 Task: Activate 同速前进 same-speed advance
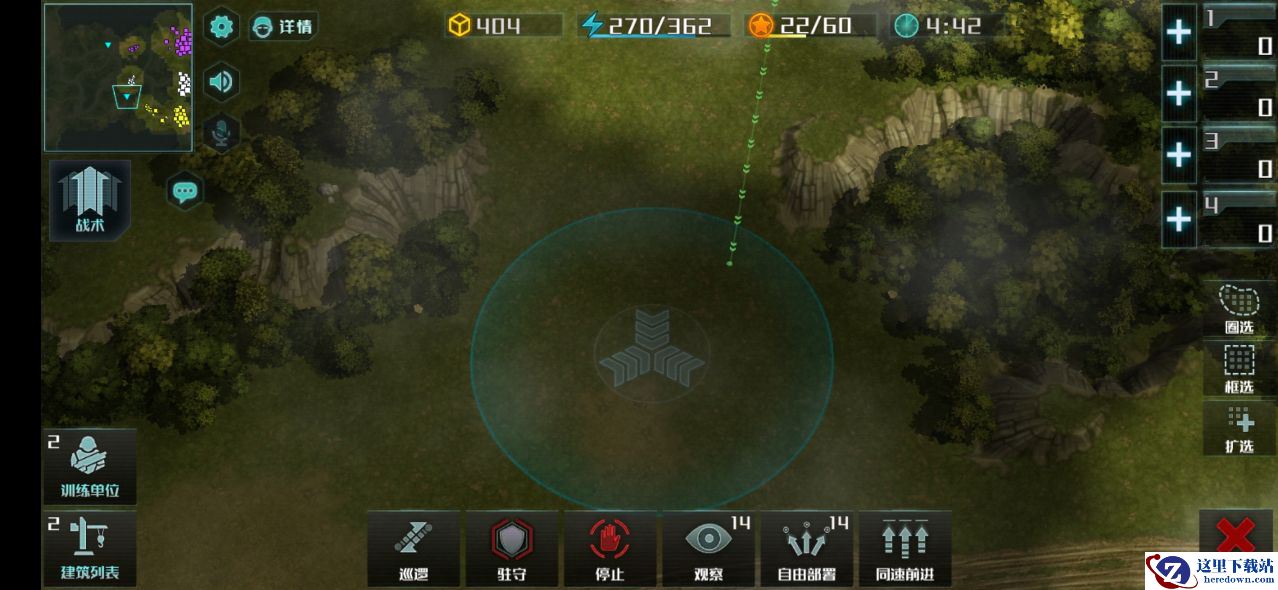pos(904,548)
